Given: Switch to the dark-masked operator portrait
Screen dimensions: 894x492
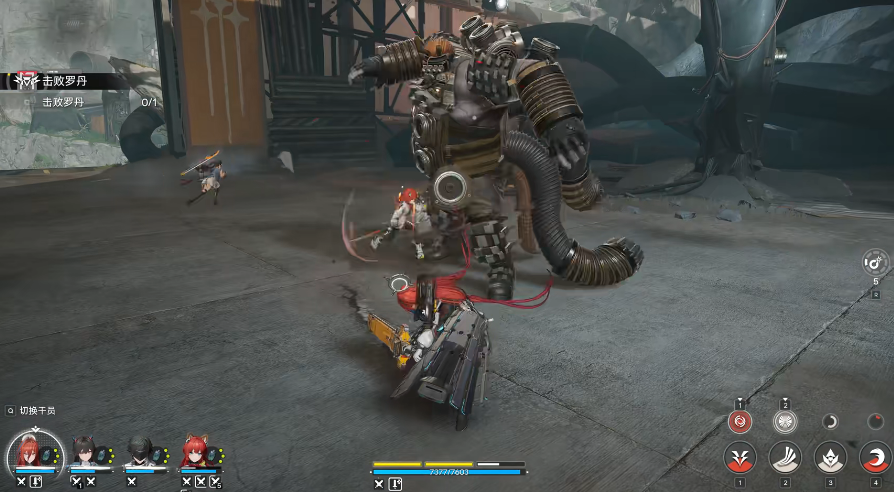Looking at the screenshot, I should pyautogui.click(x=141, y=453).
